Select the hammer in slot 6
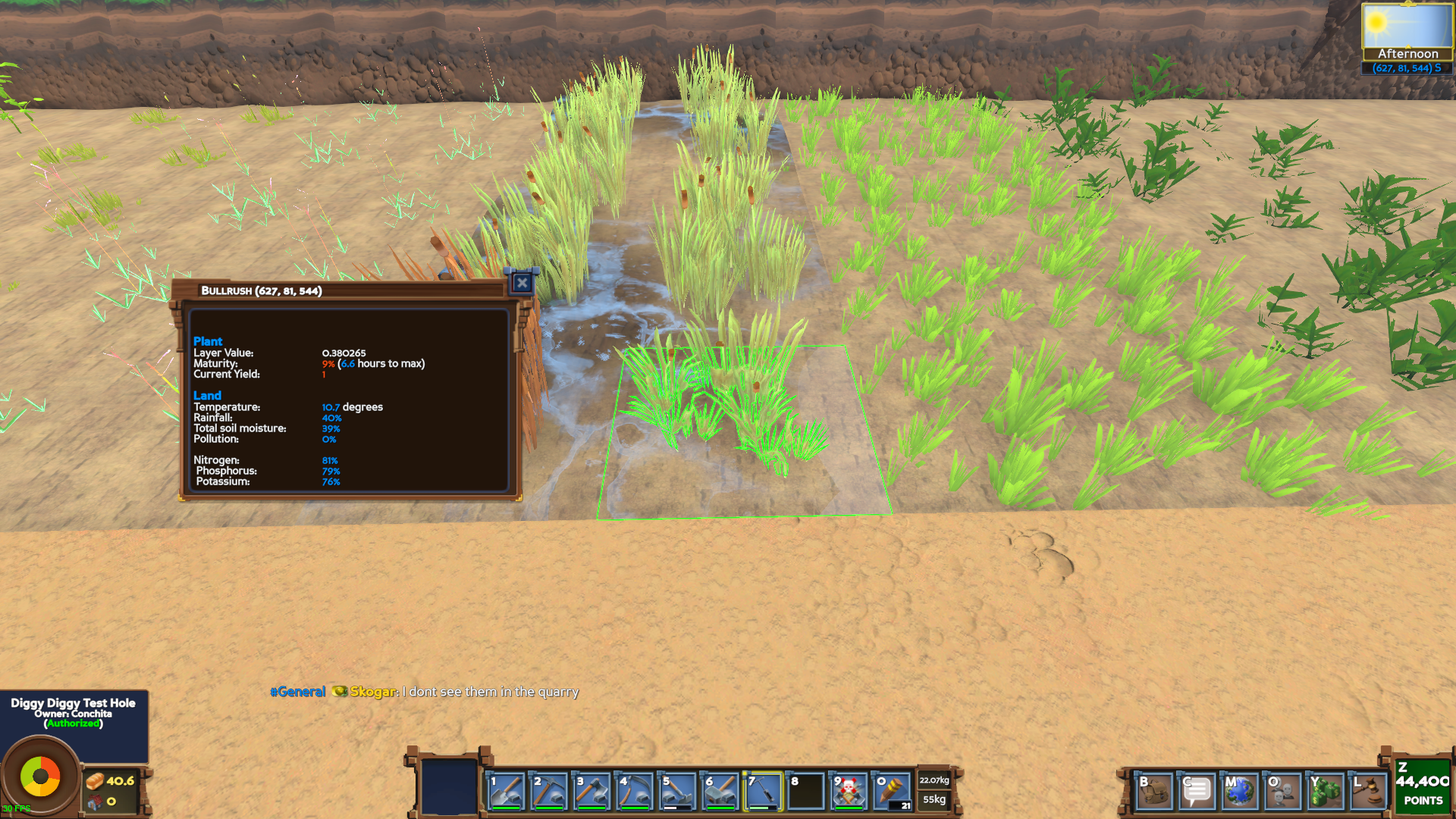This screenshot has width=1456, height=819. click(720, 791)
